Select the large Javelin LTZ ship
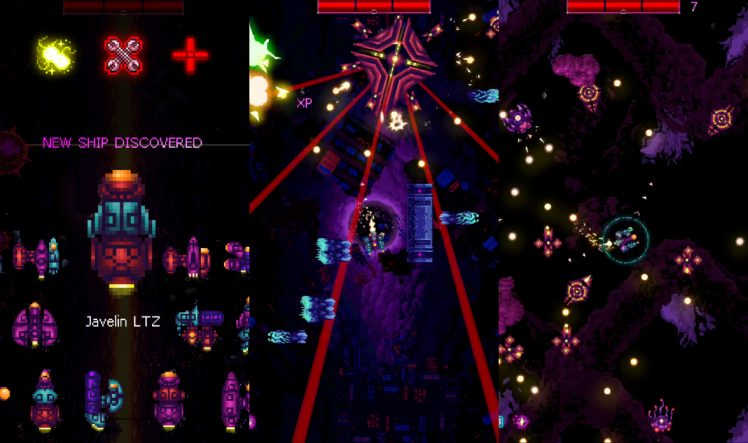 pos(121,232)
